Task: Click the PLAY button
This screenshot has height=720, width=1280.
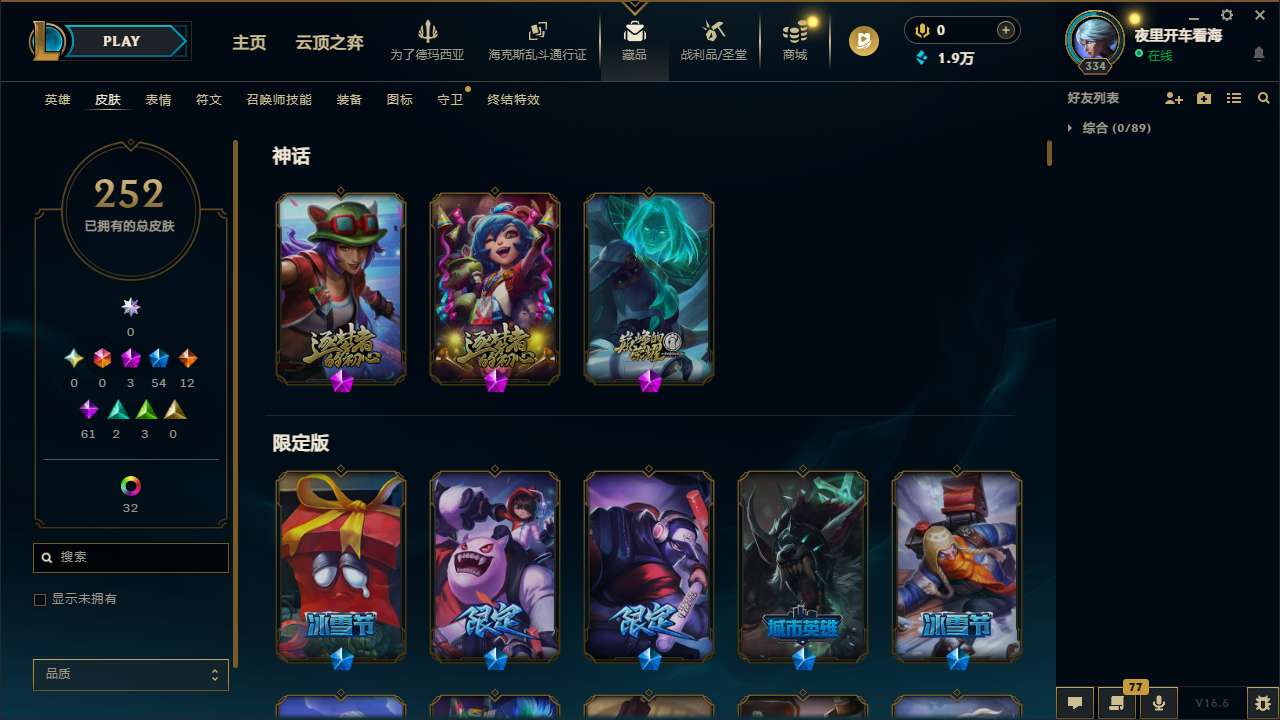Action: [120, 41]
